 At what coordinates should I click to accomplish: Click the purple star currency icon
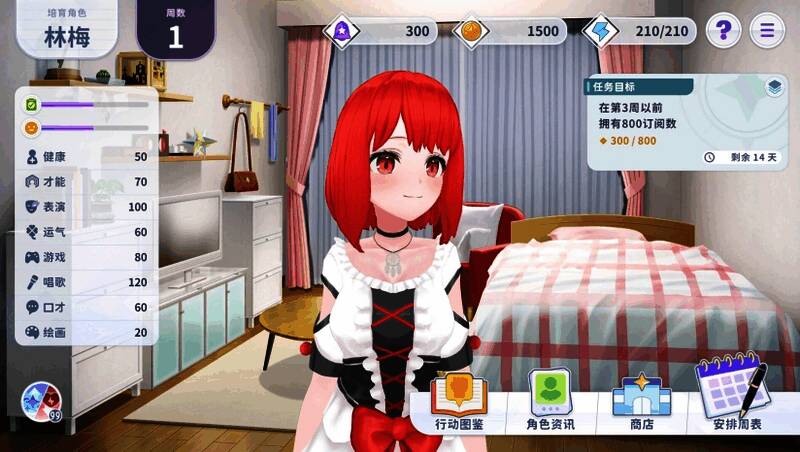click(x=343, y=31)
